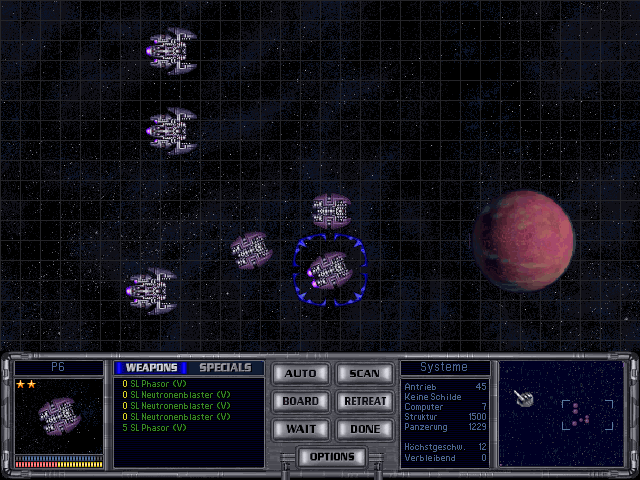Open the Options menu
Image resolution: width=640 pixels, height=480 pixels.
coord(332,457)
